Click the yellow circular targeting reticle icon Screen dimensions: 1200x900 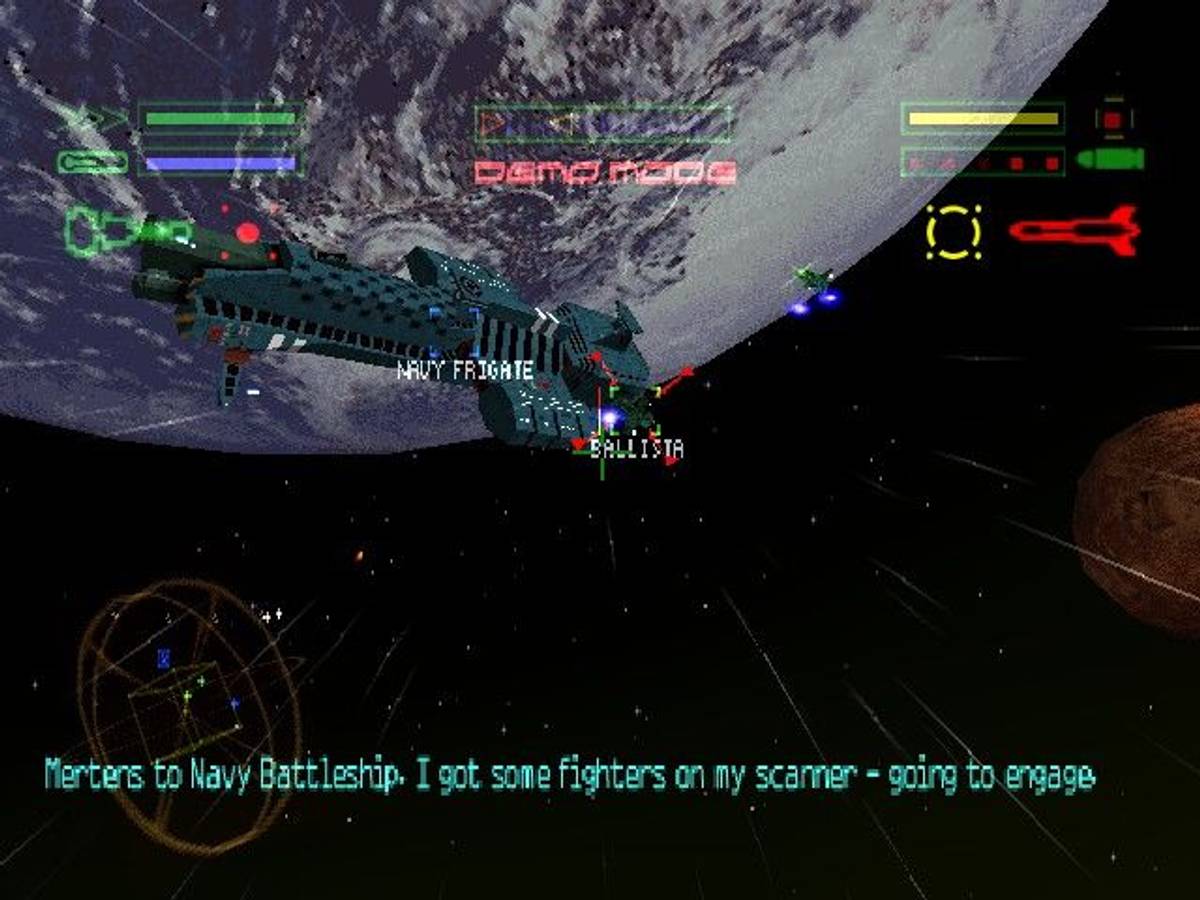953,232
